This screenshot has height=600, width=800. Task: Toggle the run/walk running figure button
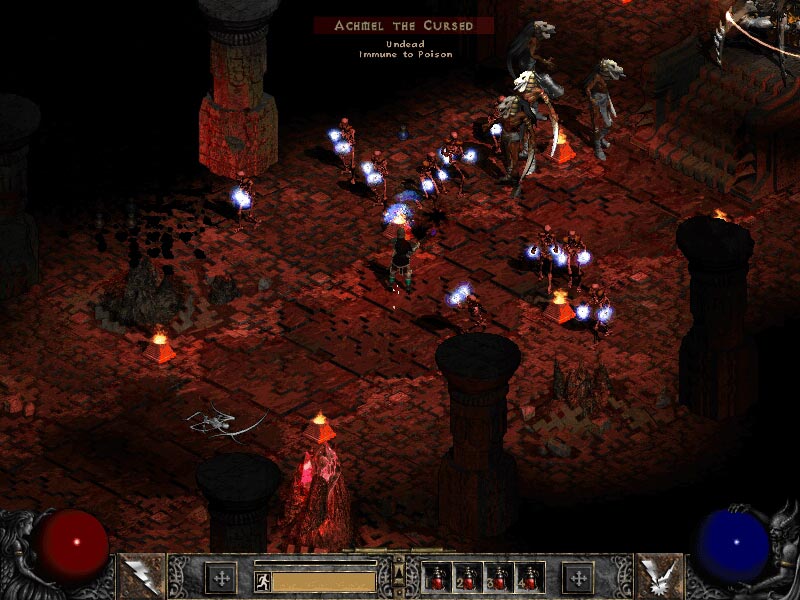point(262,580)
